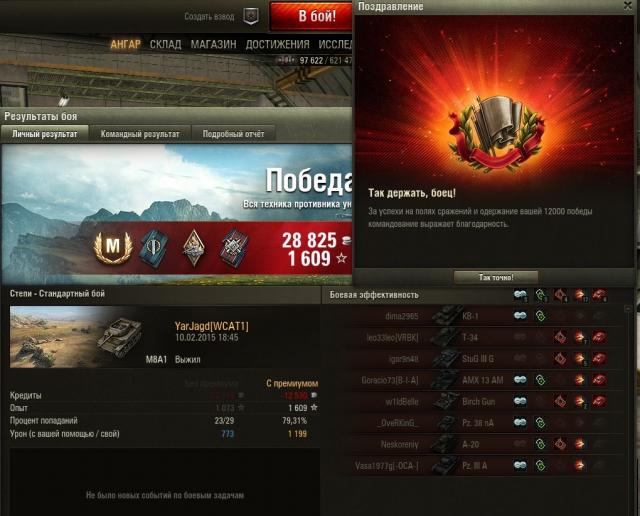
Task: Open the Подробный отчёт tab
Action: click(233, 133)
